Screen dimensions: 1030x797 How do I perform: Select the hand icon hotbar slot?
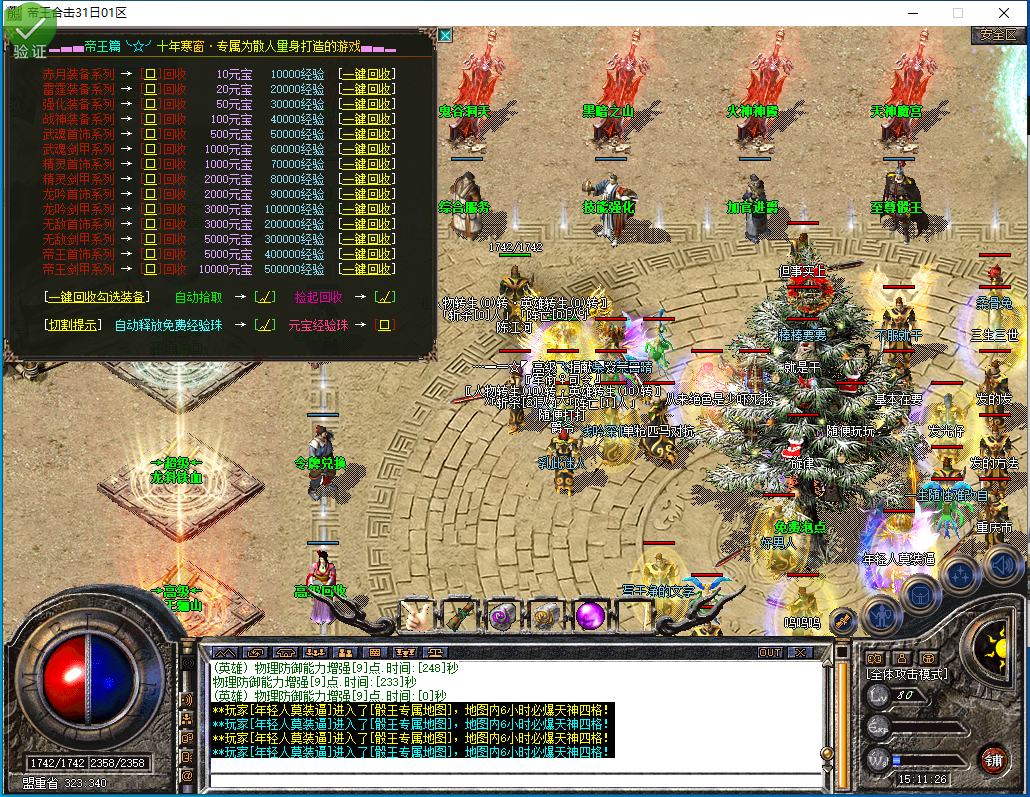pos(416,617)
